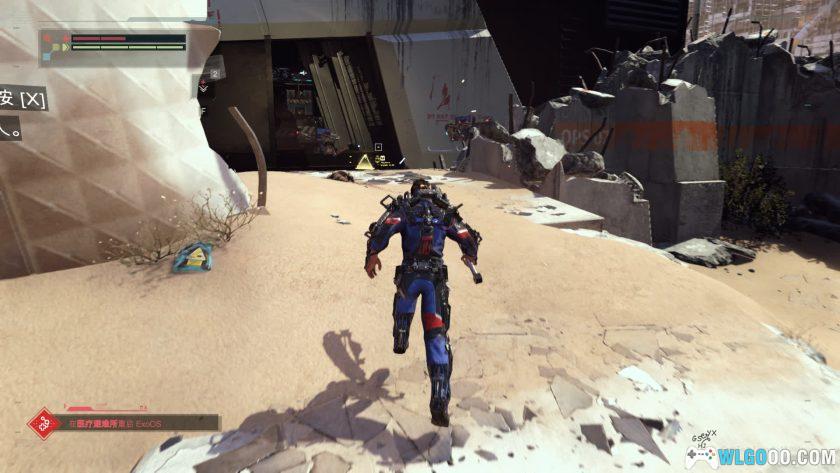
Task: Open the ExoOS objective tracker banner
Action: (x=138, y=423)
